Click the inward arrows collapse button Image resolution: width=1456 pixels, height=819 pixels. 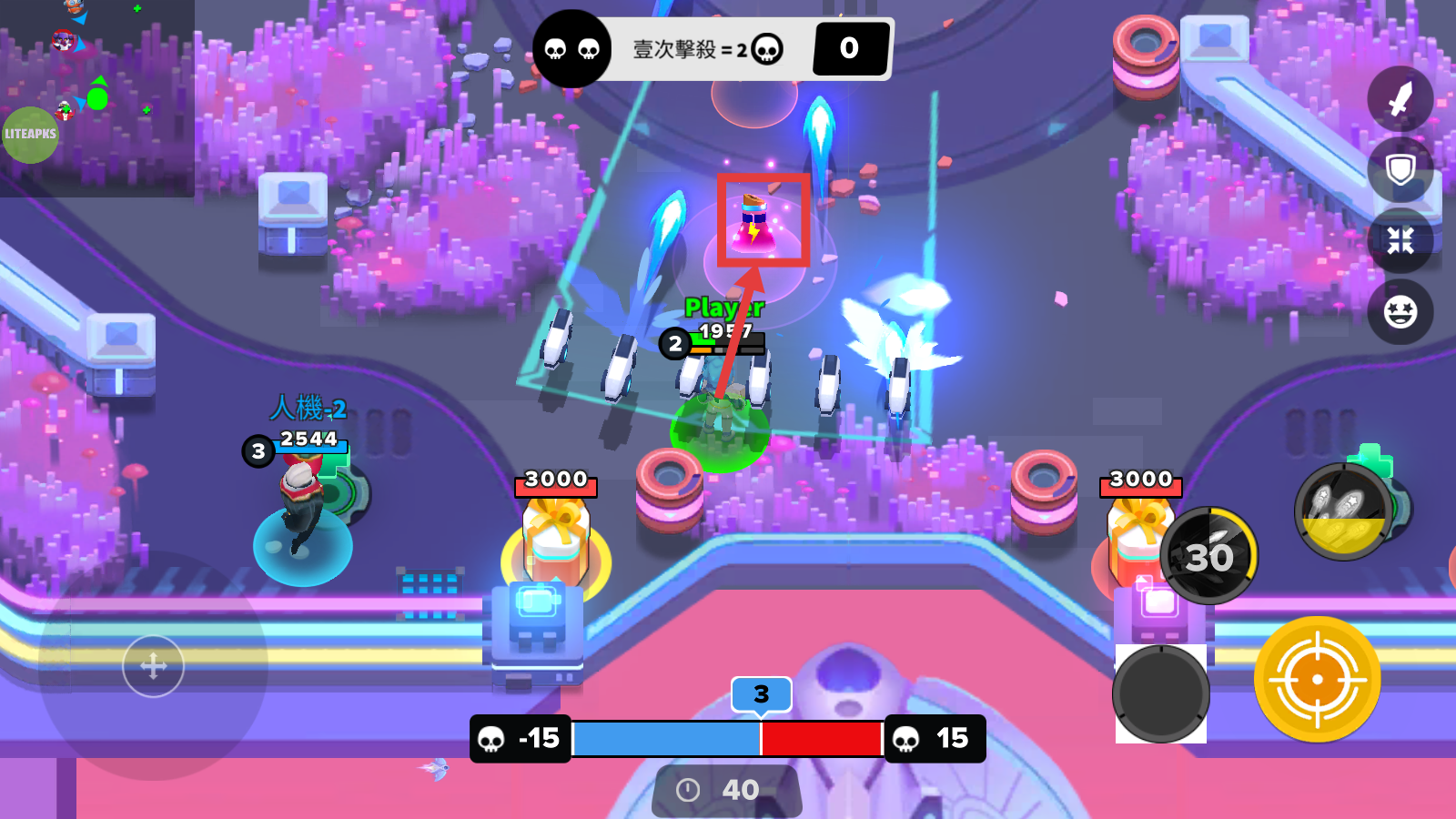point(1400,240)
